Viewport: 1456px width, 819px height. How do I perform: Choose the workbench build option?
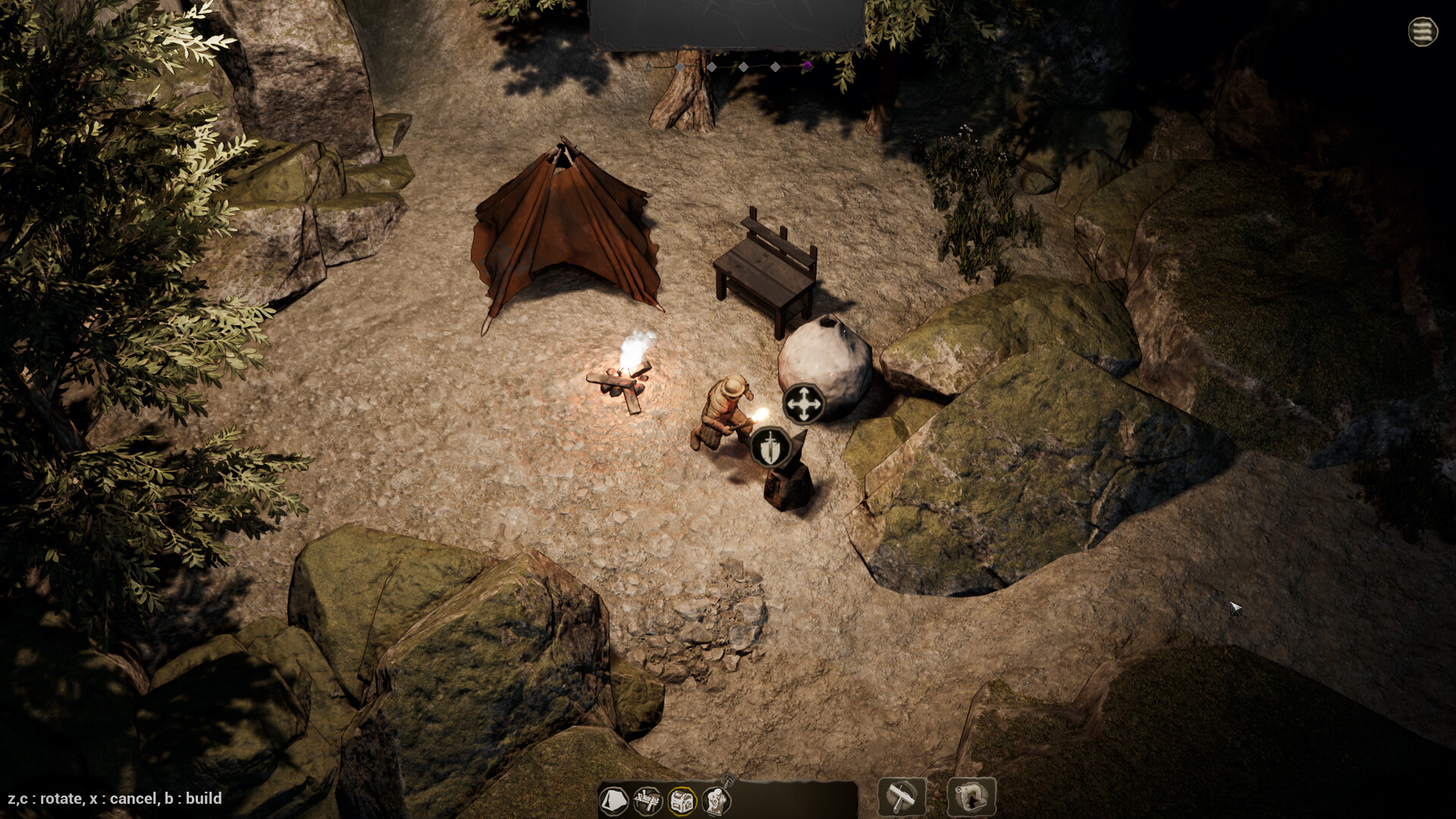pyautogui.click(x=648, y=801)
